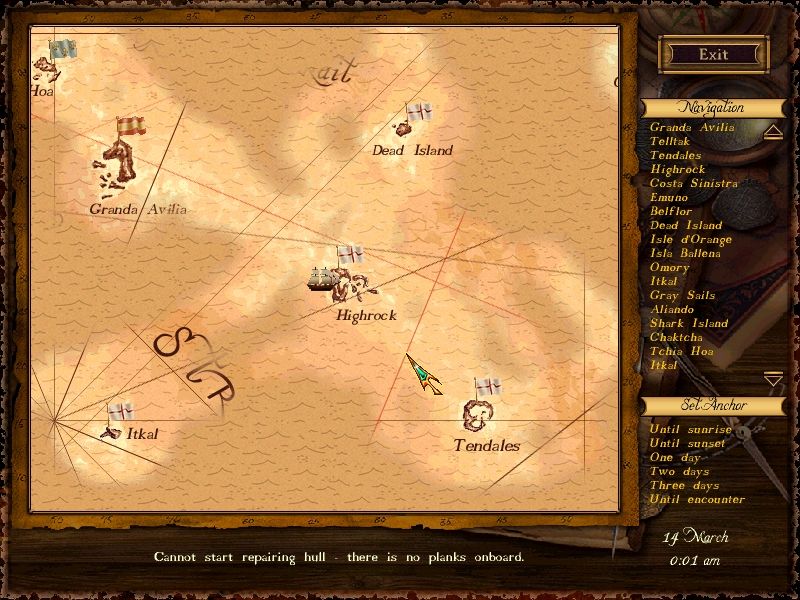Choose the Until encounter anchor option

pos(697,499)
